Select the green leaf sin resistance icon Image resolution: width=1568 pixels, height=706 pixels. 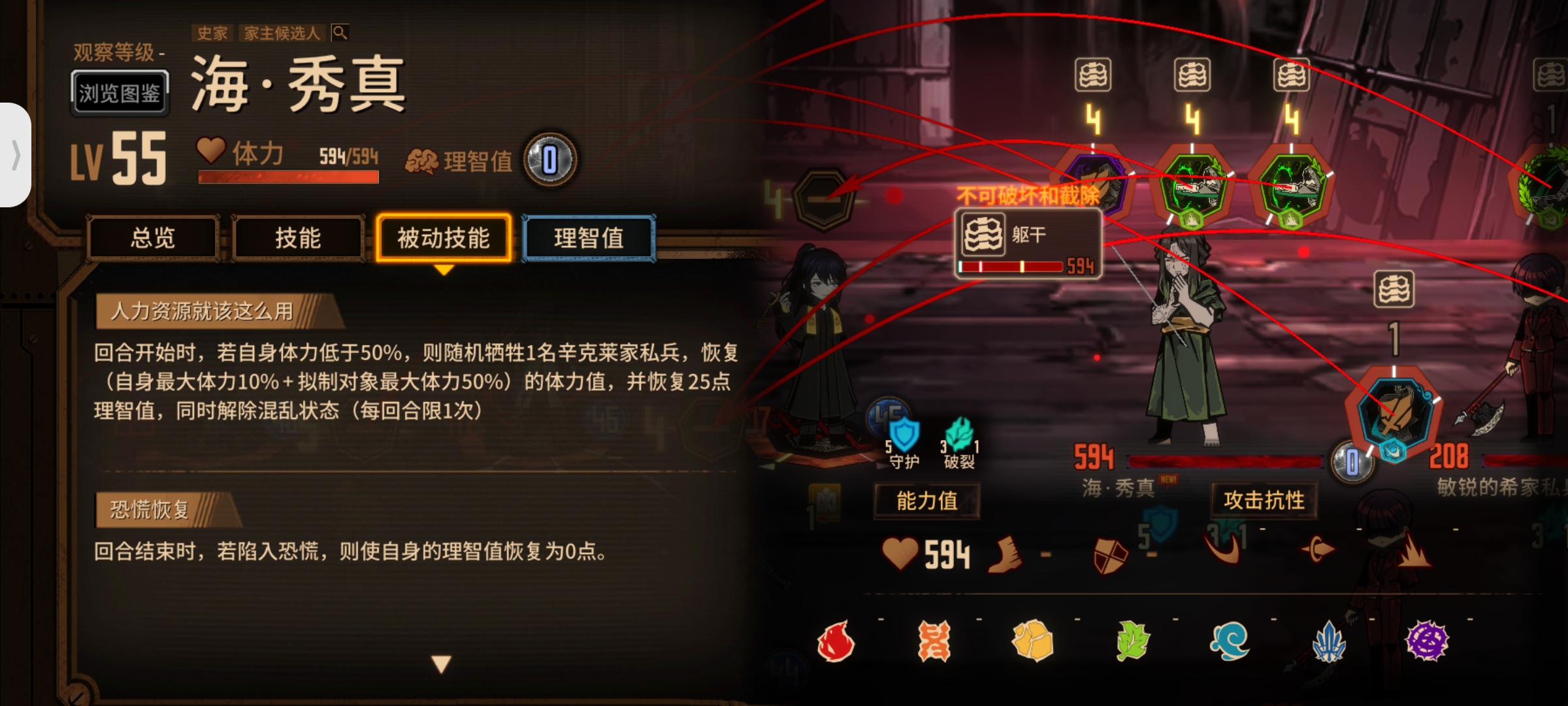tap(1132, 641)
